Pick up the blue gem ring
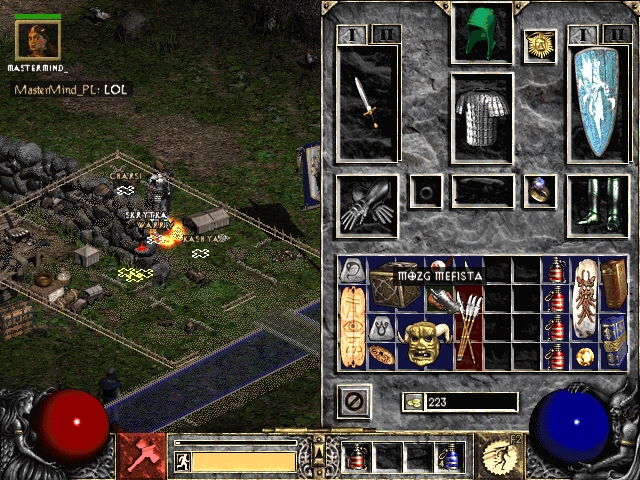 540,190
